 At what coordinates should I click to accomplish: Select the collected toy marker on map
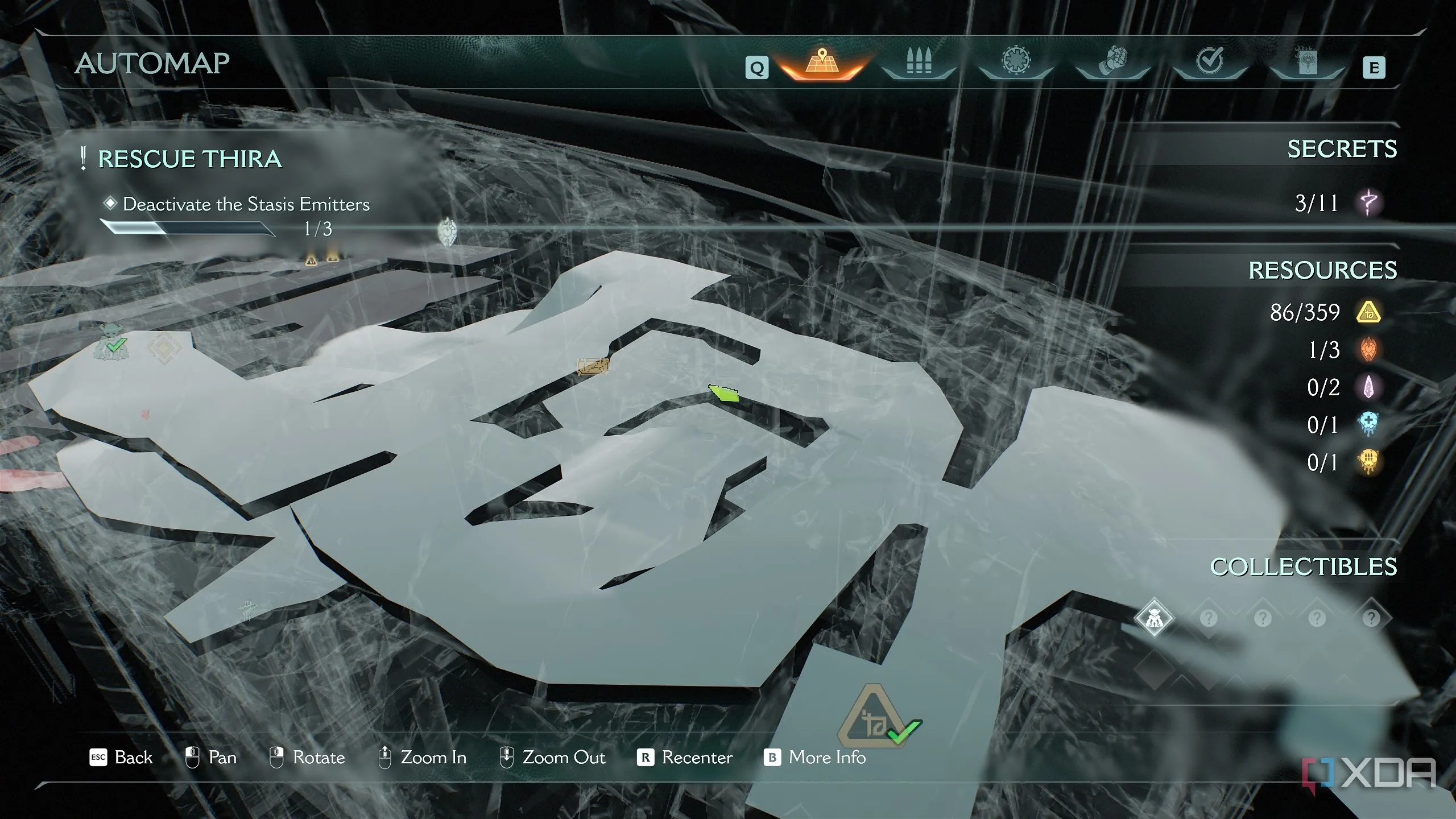click(111, 341)
